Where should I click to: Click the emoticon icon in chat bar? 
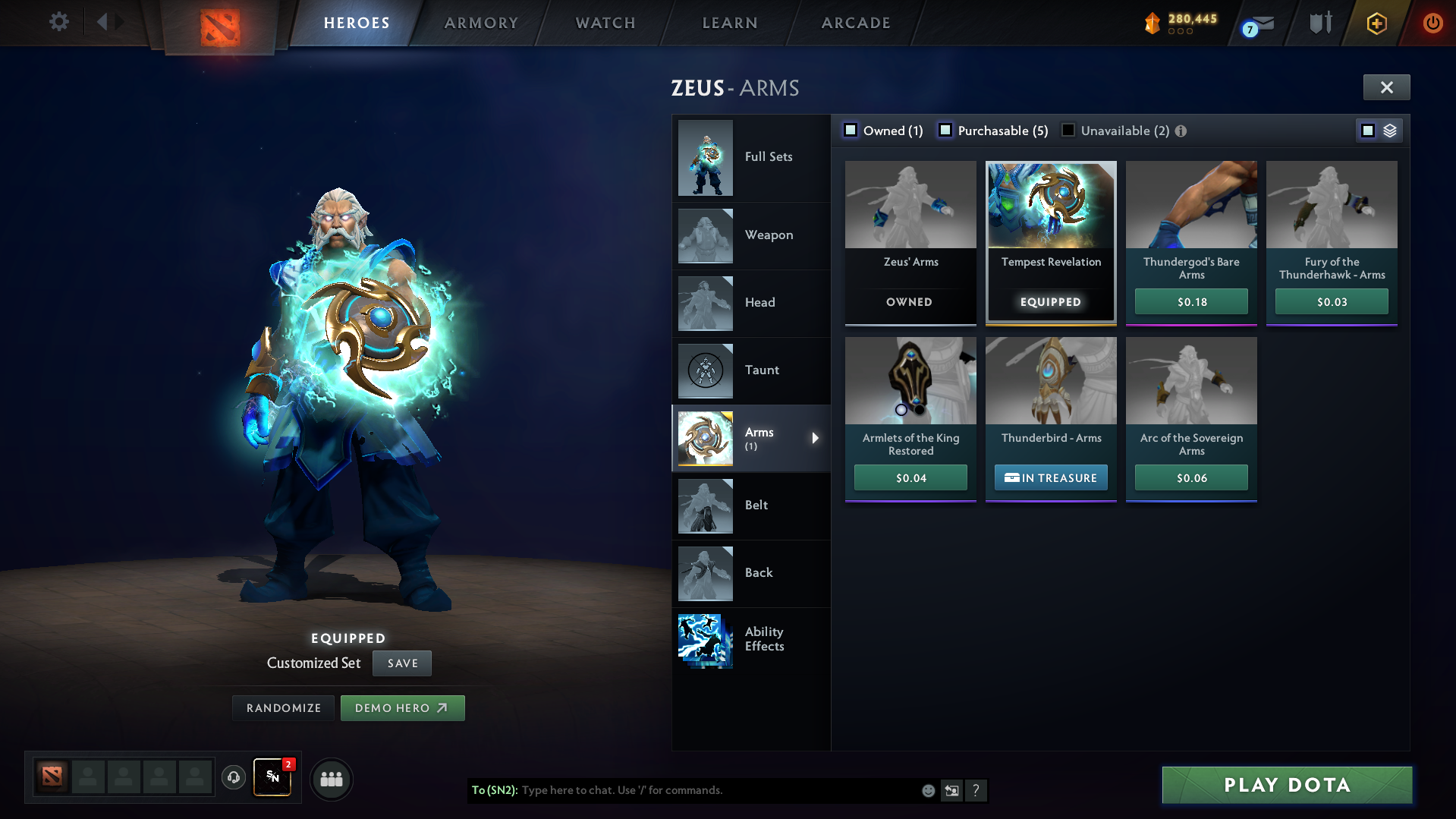(928, 790)
